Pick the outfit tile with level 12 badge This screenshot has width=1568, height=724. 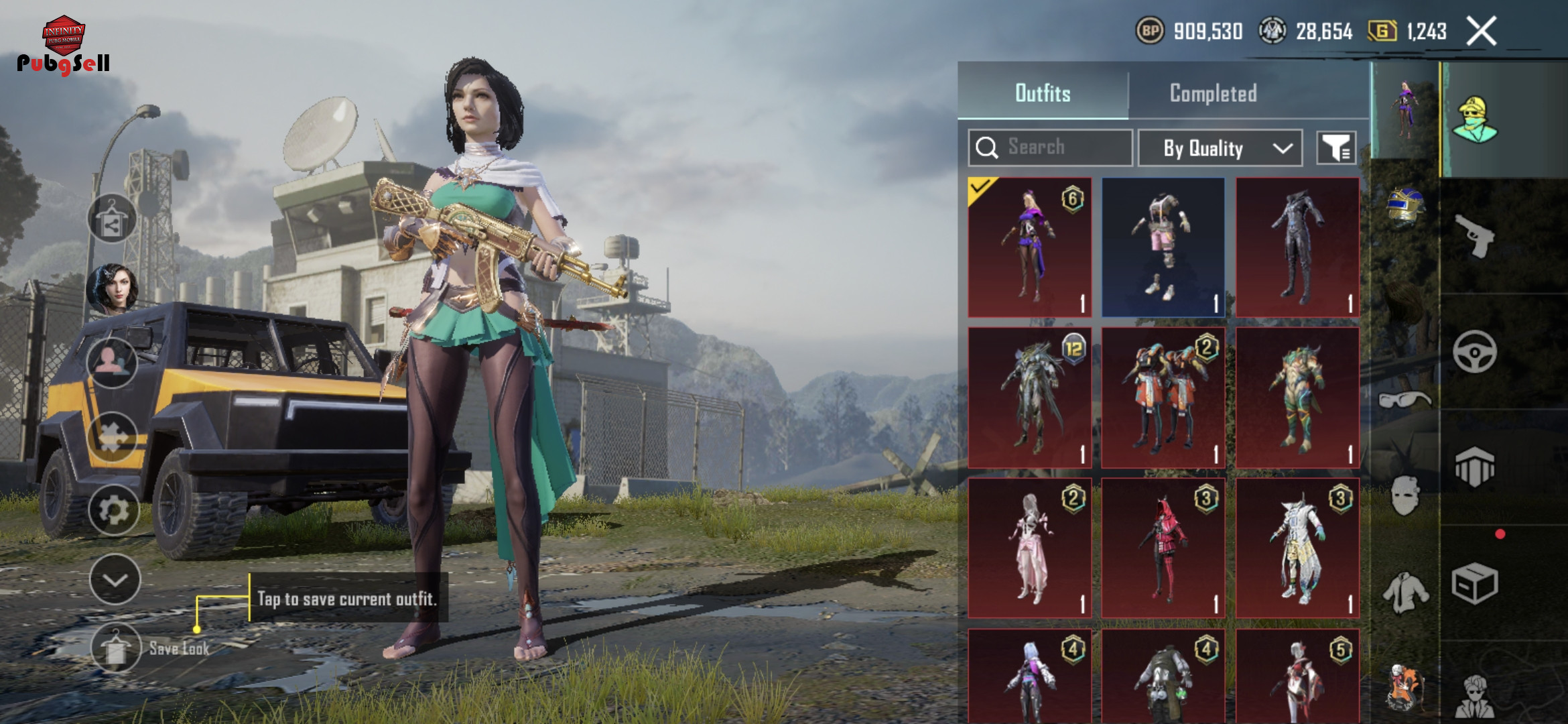click(x=1030, y=398)
